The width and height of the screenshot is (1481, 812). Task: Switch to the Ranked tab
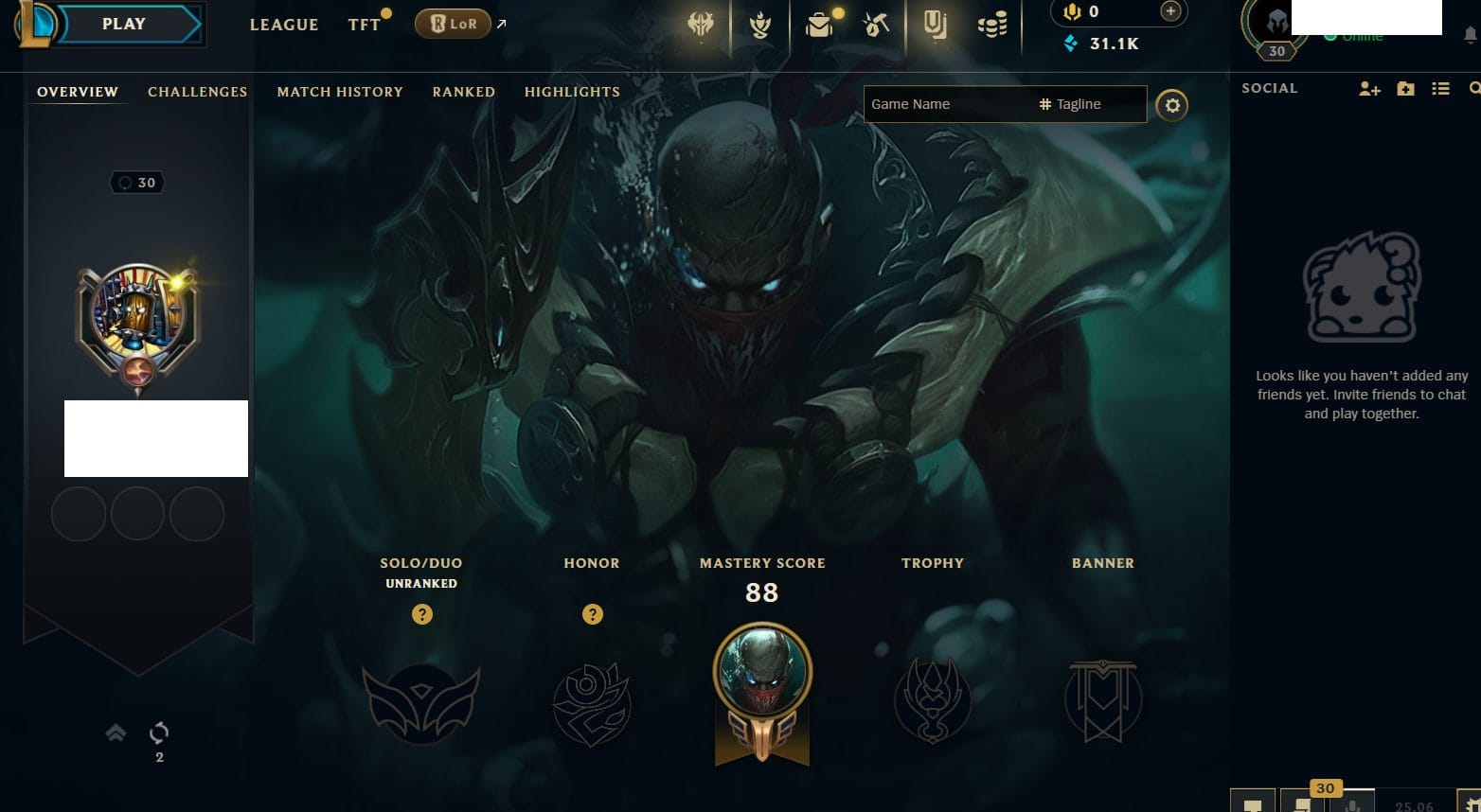(x=463, y=92)
